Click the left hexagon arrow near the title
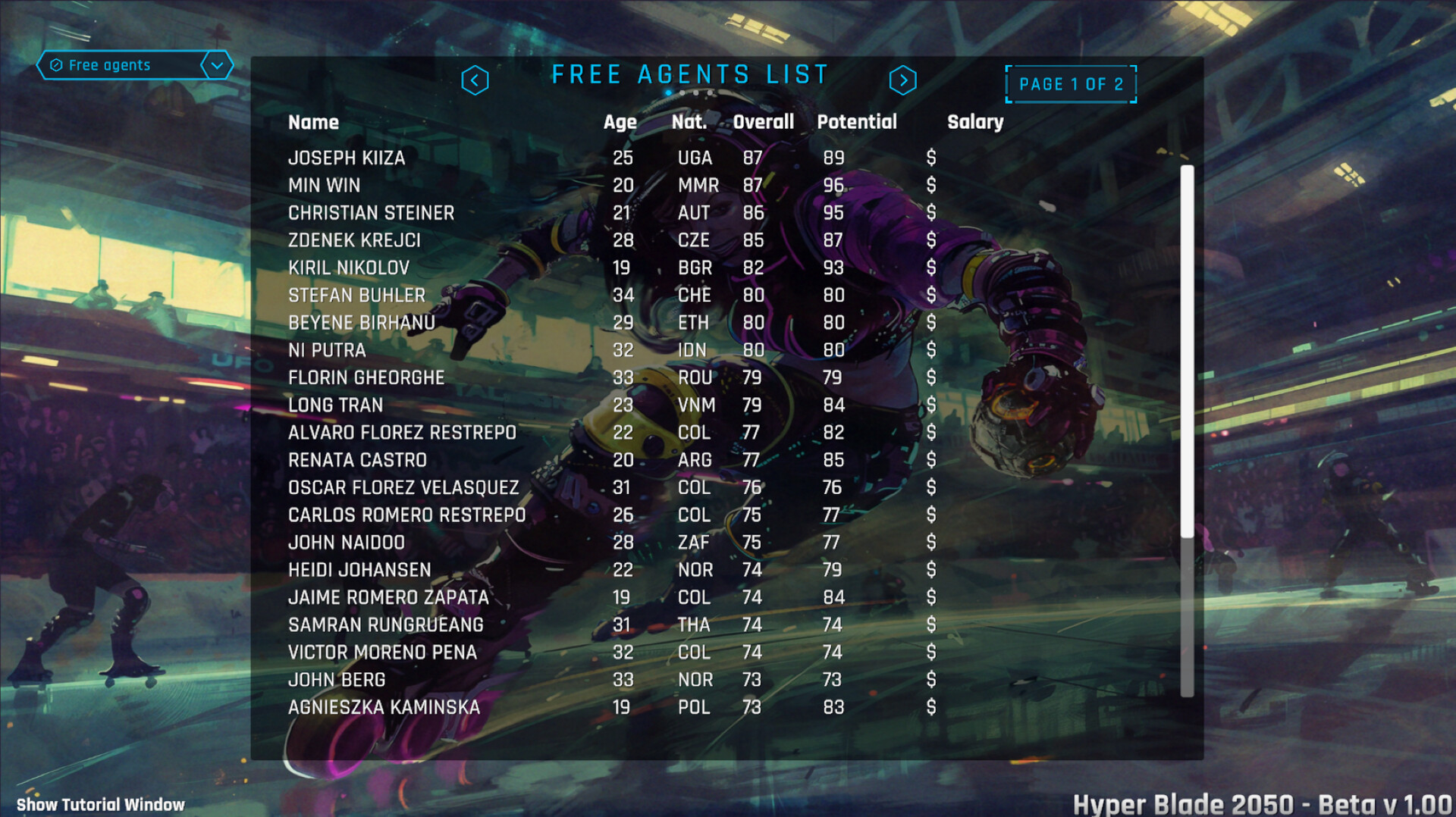This screenshot has width=1456, height=817. click(x=476, y=80)
